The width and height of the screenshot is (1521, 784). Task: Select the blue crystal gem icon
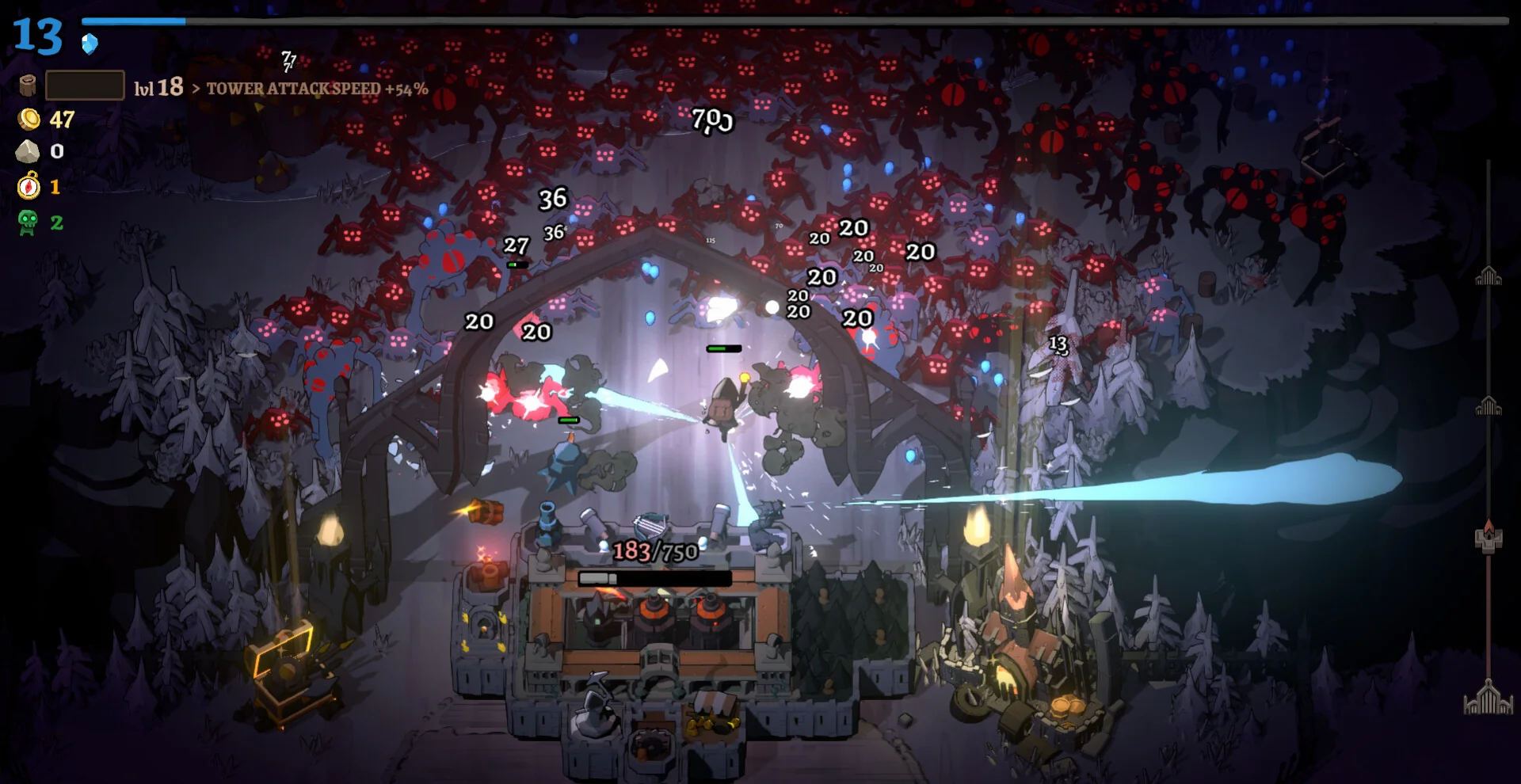coord(90,44)
